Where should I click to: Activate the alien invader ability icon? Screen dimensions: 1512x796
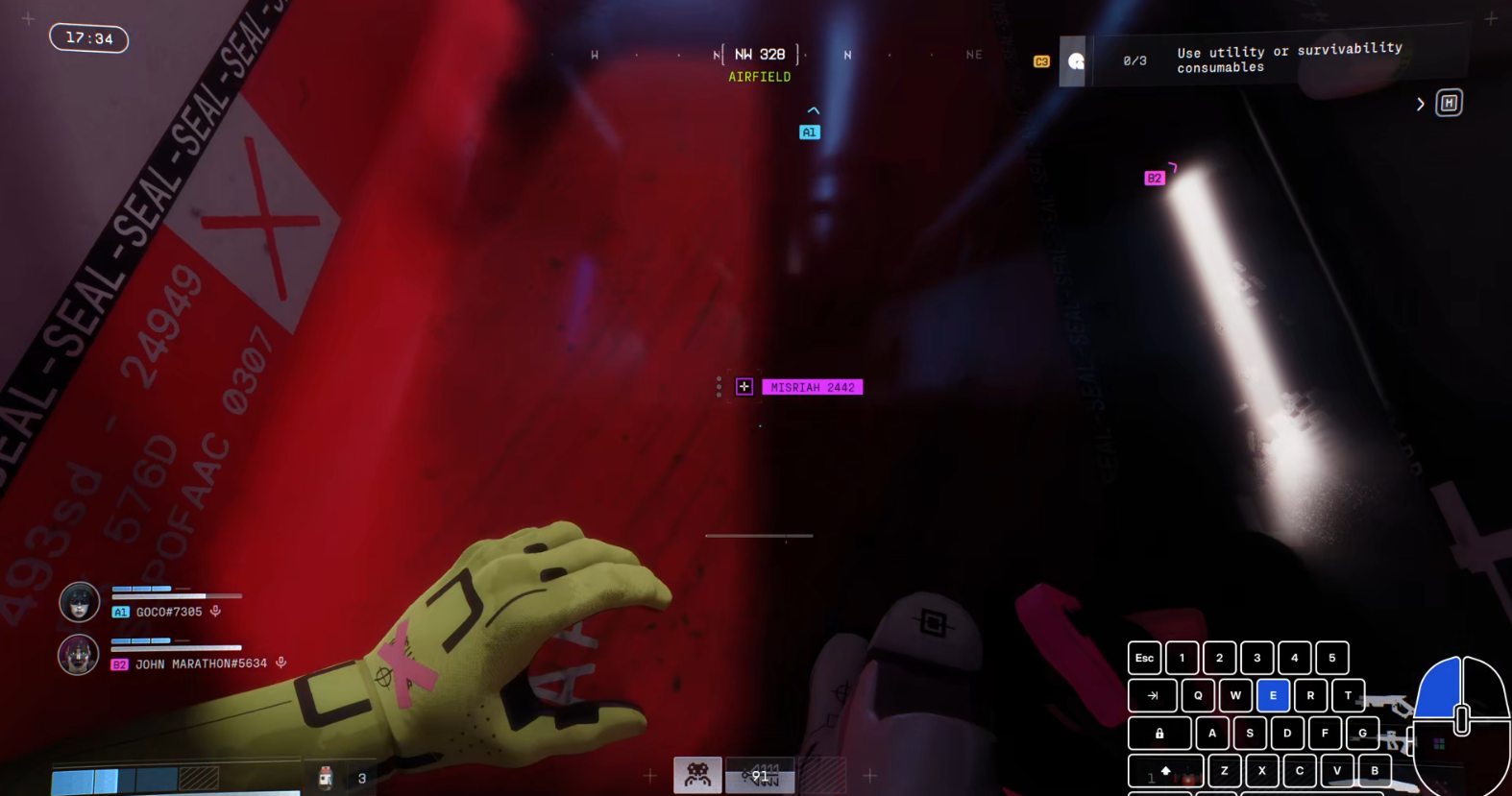pyautogui.click(x=697, y=775)
